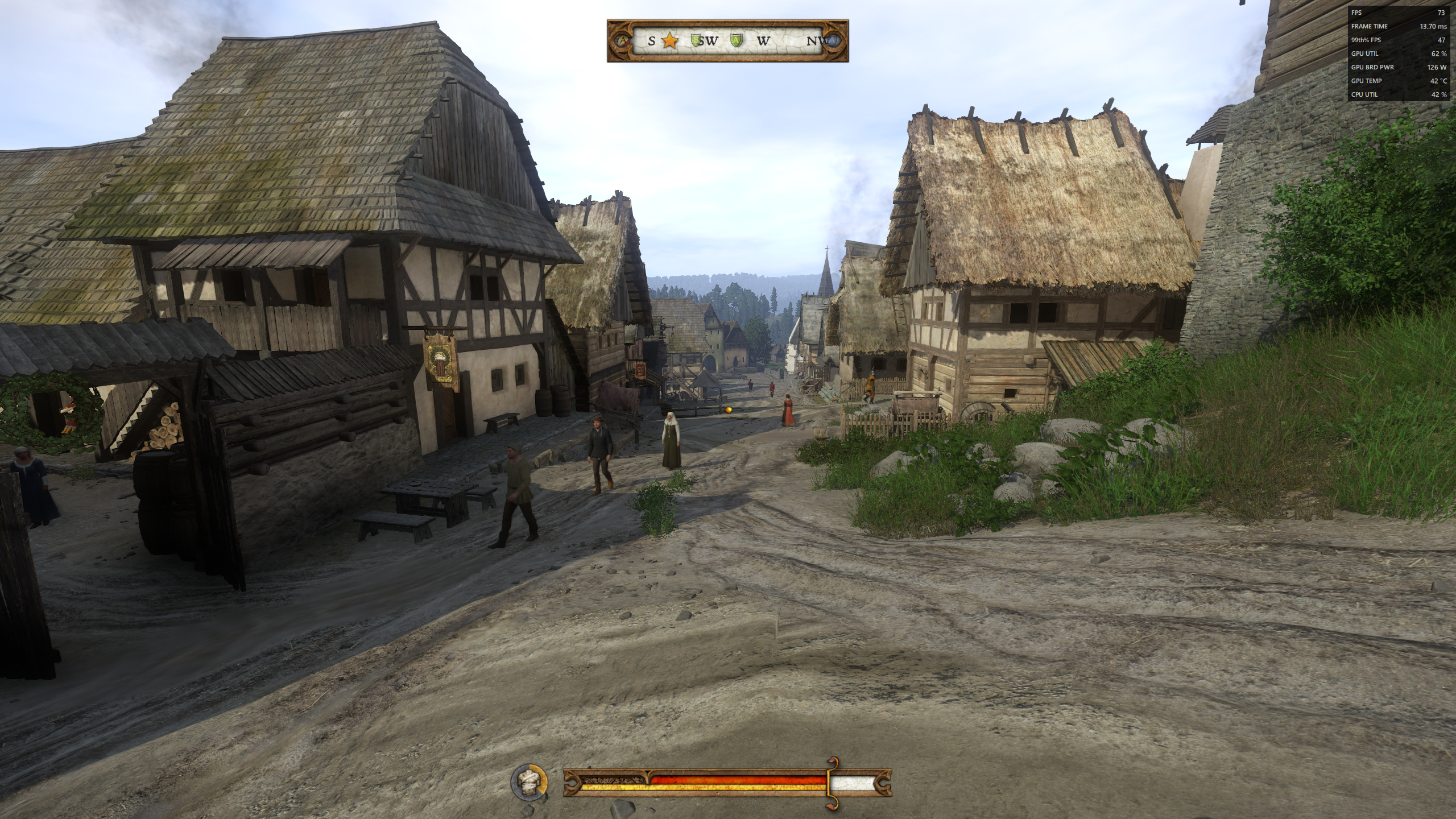The height and width of the screenshot is (819, 1456).
Task: Select the green shield marker labeled B
Action: point(696,40)
